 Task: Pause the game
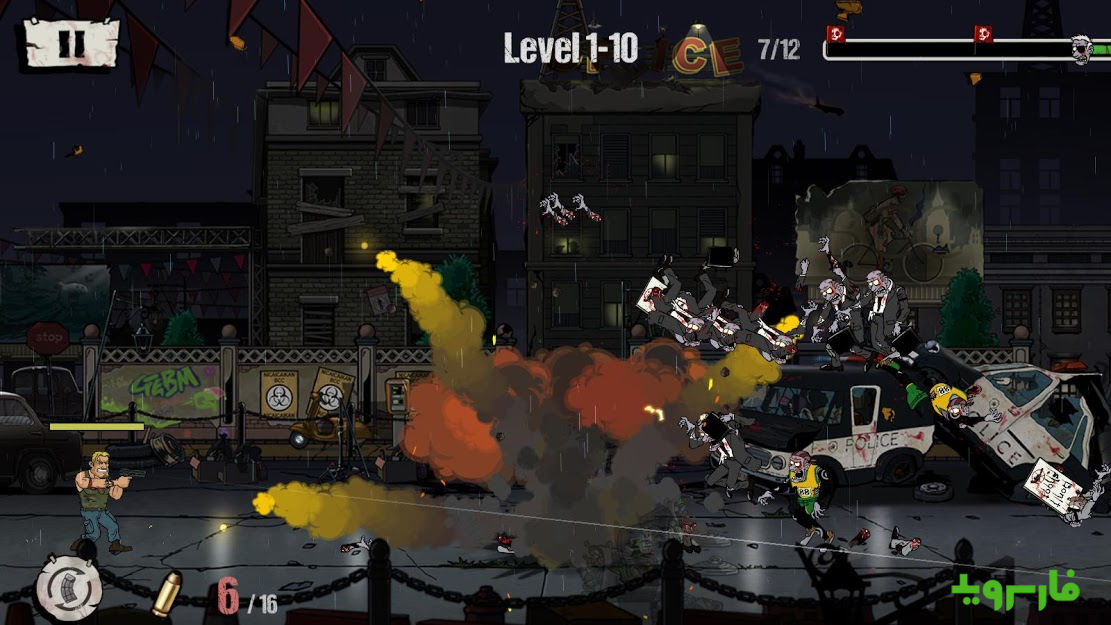pyautogui.click(x=70, y=43)
